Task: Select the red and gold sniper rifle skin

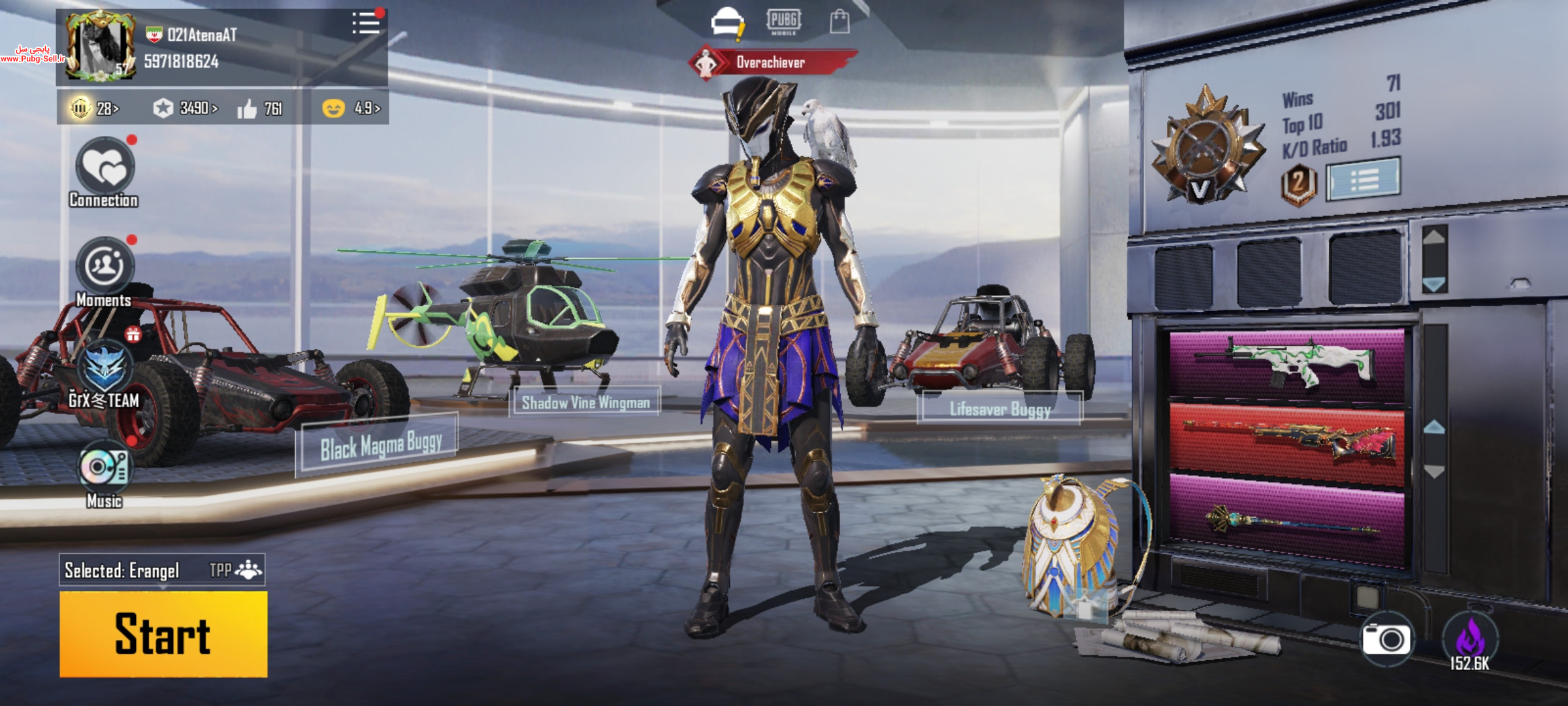Action: [1286, 443]
